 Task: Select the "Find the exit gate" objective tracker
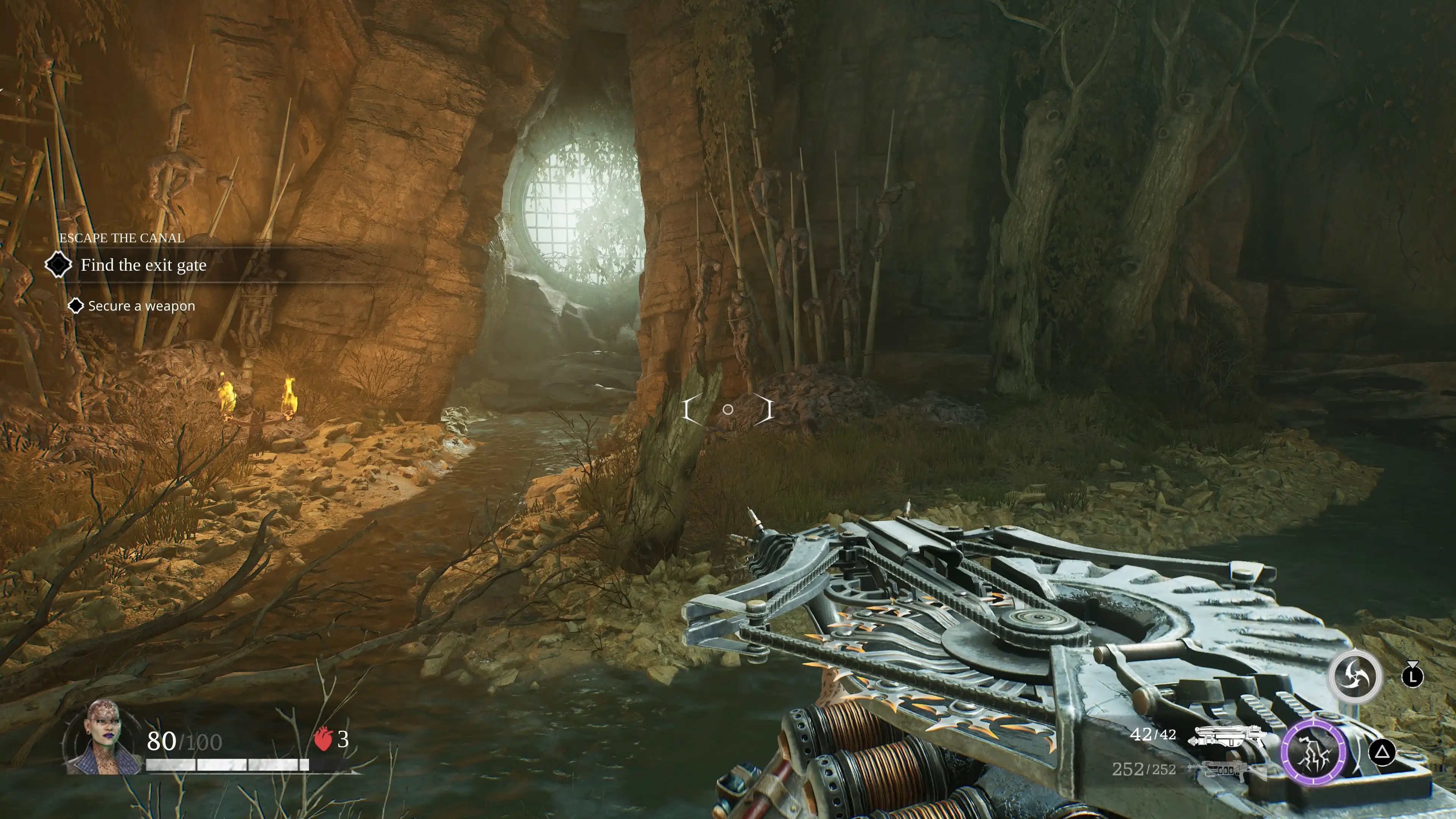point(143,265)
